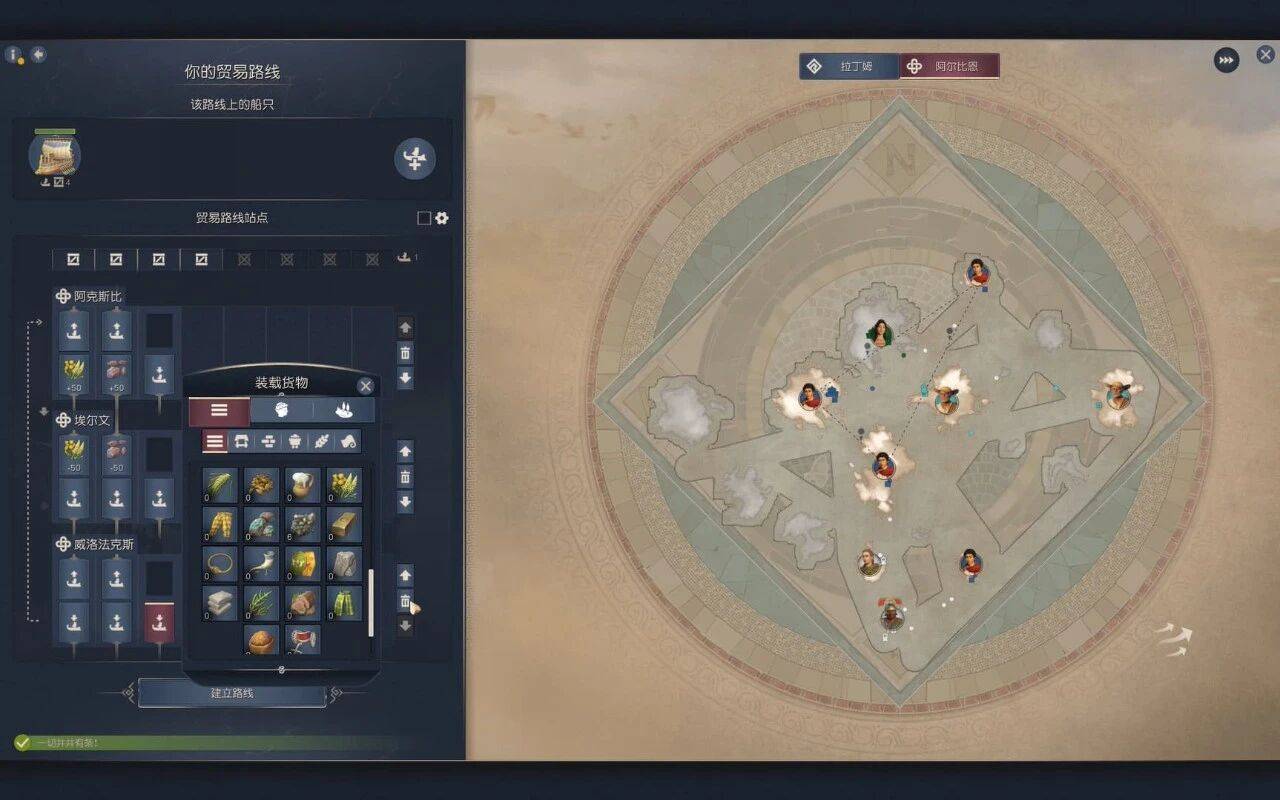Switch to the 阿尔比恩 region tab

pyautogui.click(x=950, y=66)
